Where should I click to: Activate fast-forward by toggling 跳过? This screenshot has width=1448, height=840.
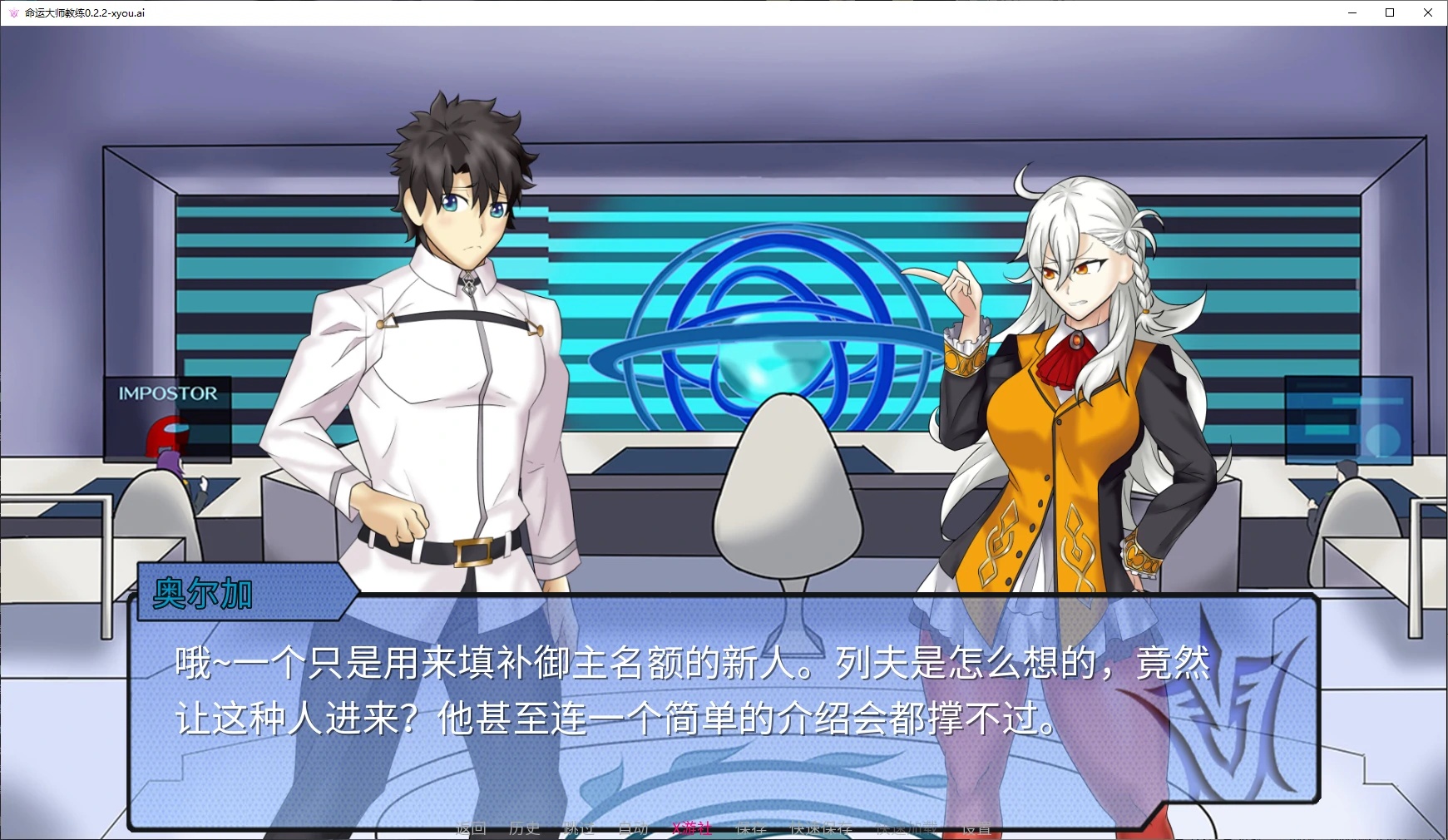tap(579, 828)
